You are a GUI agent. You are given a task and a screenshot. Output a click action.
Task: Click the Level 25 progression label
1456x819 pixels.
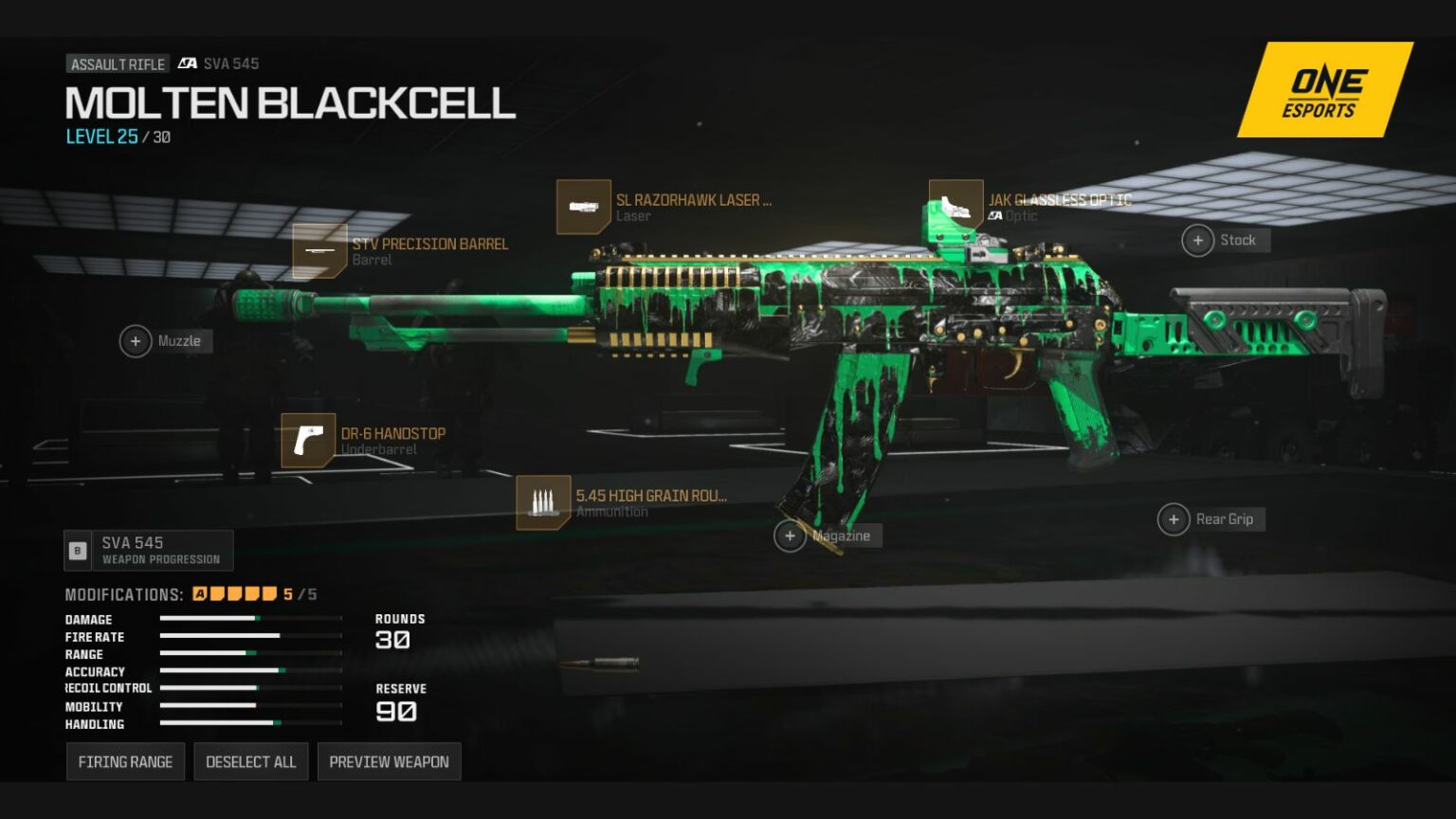[x=102, y=136]
